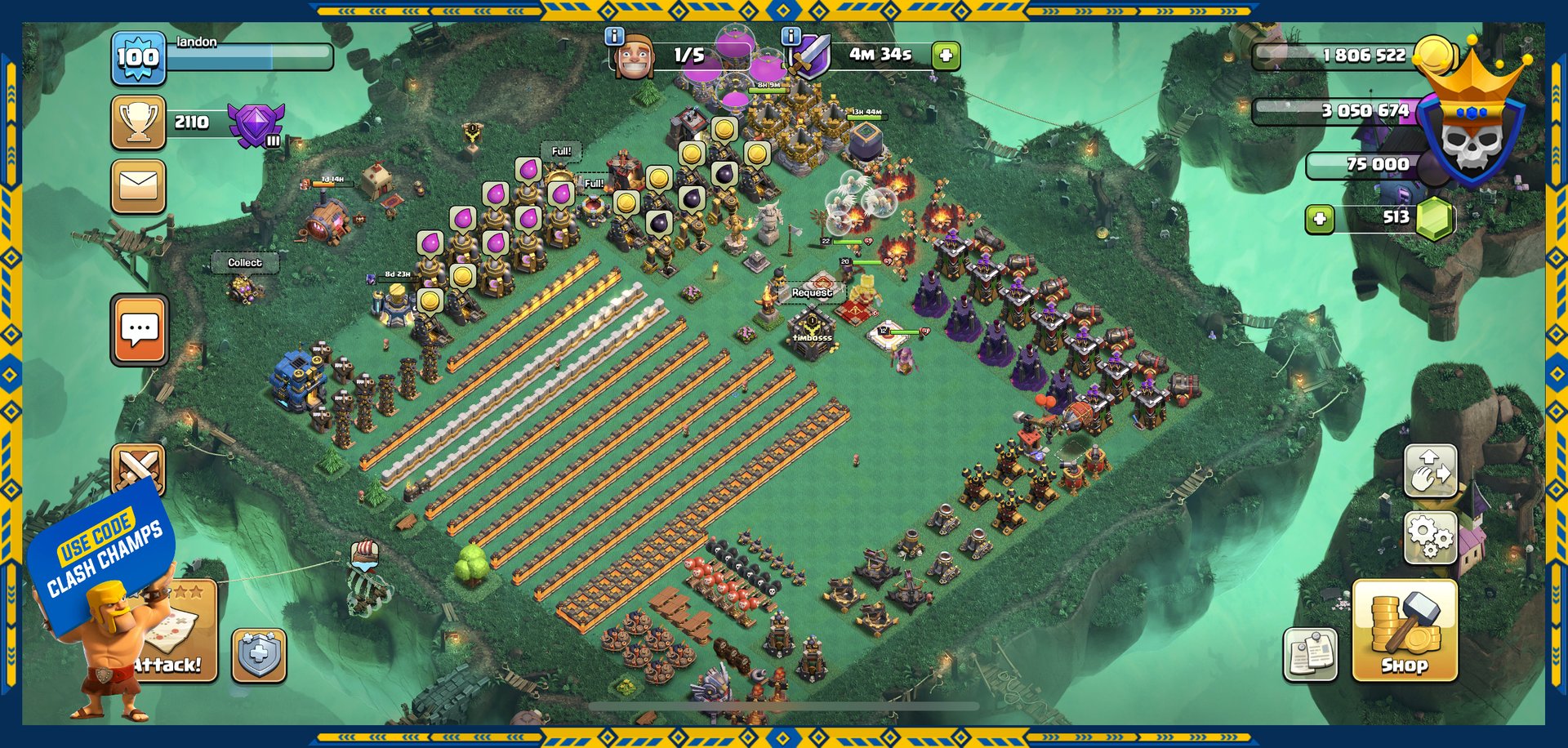1568x748 pixels.
Task: Open the clan chat speech bubble
Action: (139, 329)
